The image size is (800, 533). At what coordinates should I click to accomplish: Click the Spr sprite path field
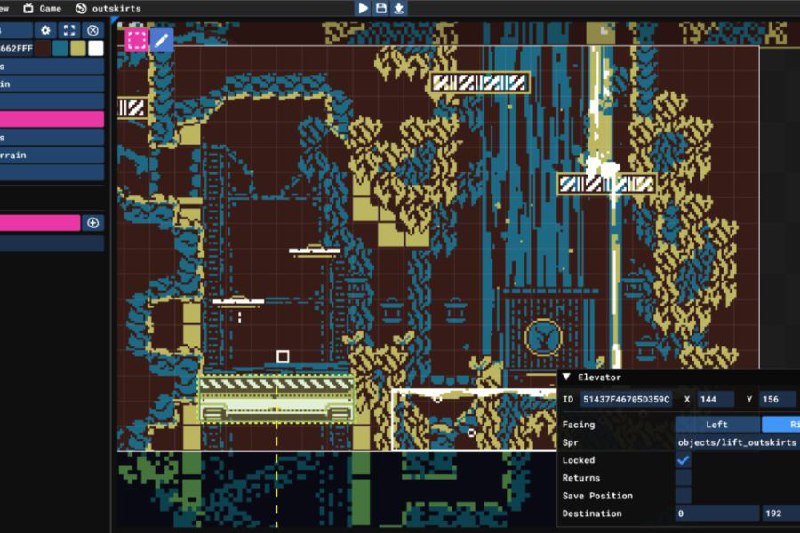737,442
